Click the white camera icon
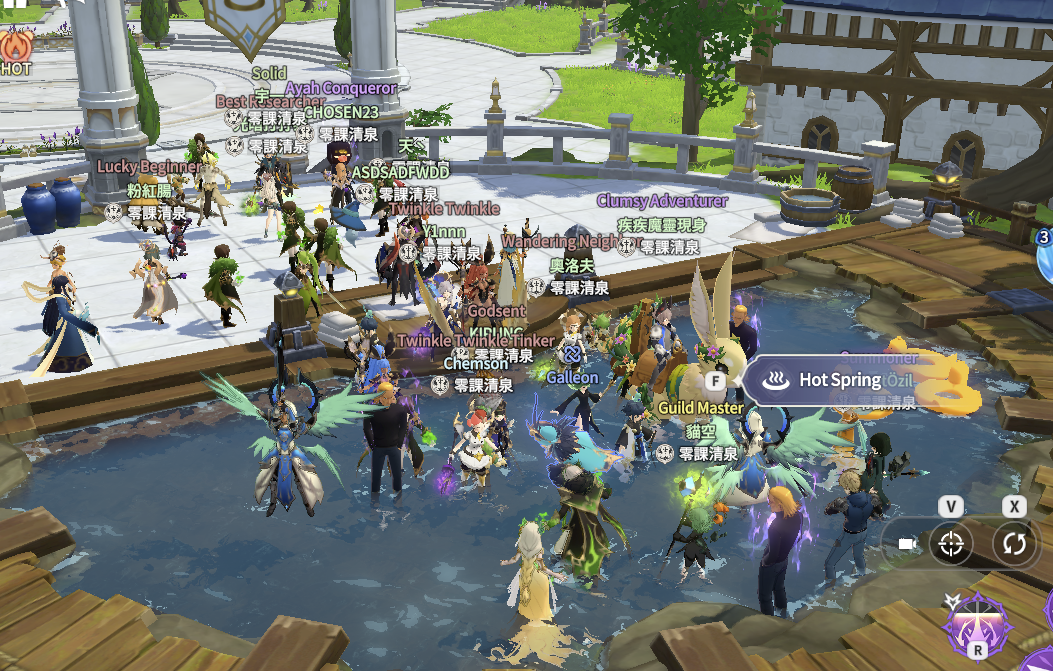The image size is (1053, 671). click(x=907, y=544)
